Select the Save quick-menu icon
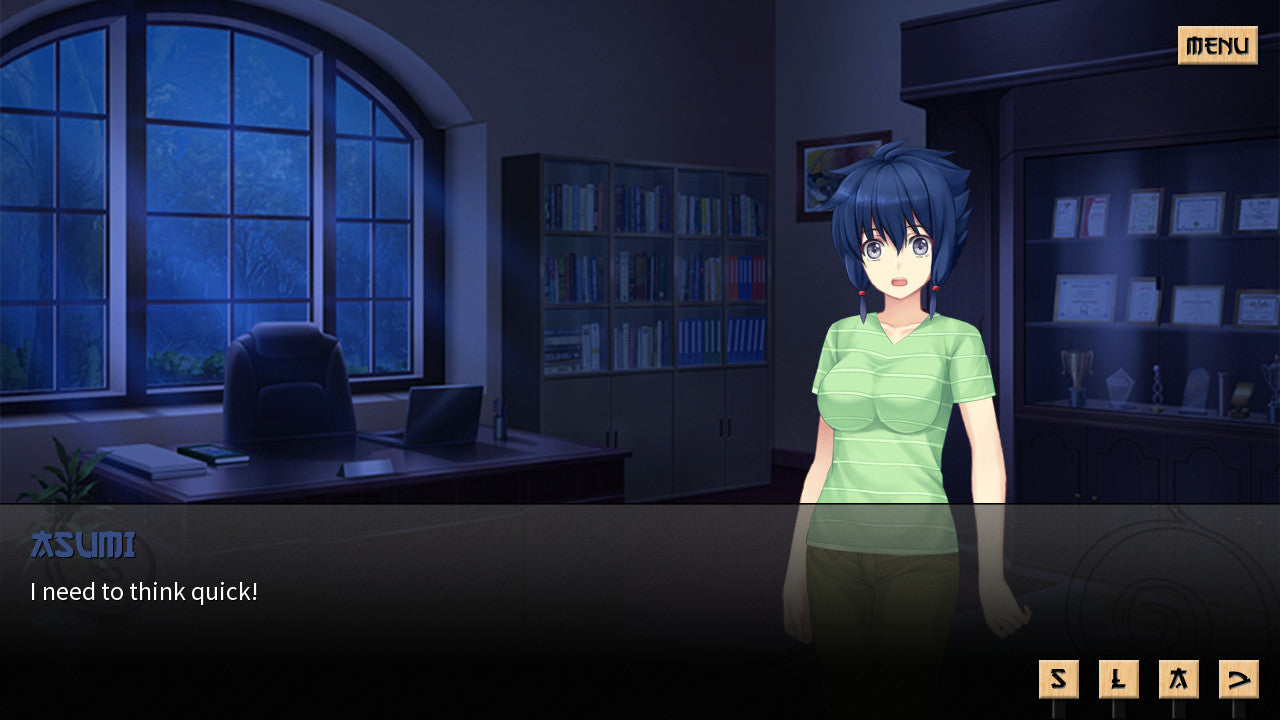 click(1057, 677)
